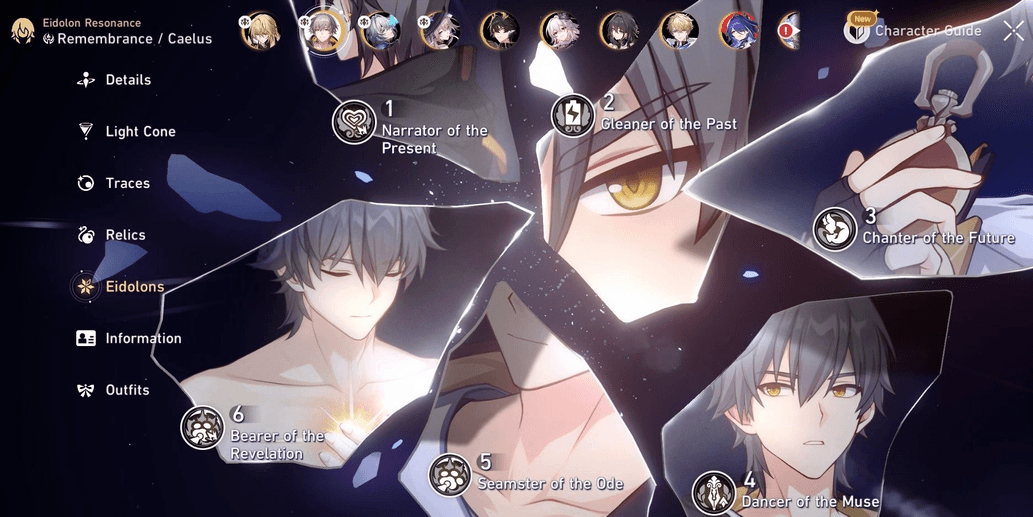Click the portrait with red exclamation alert
1033x517 pixels.
(x=790, y=31)
